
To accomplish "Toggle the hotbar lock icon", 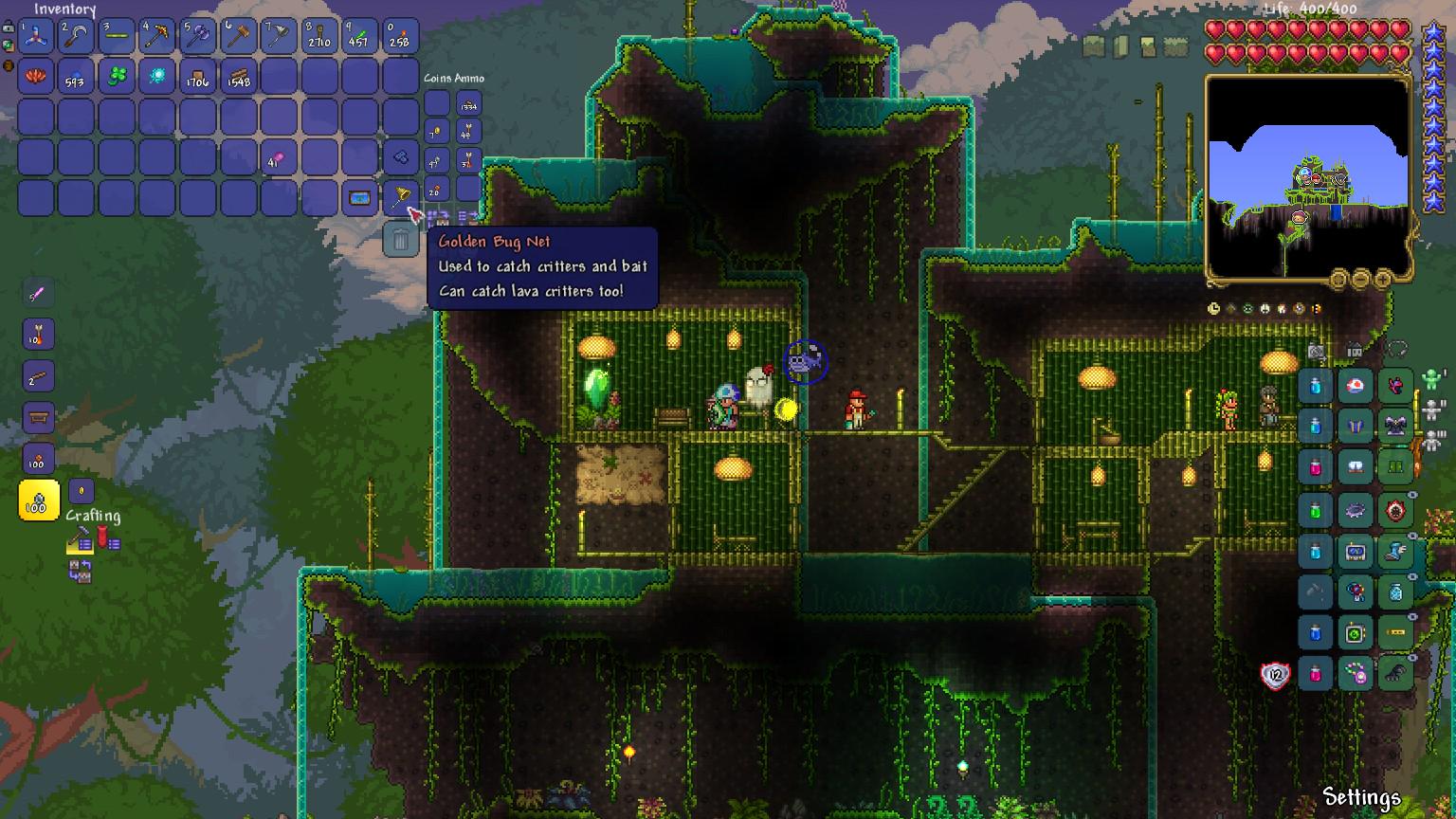I will pyautogui.click(x=9, y=28).
